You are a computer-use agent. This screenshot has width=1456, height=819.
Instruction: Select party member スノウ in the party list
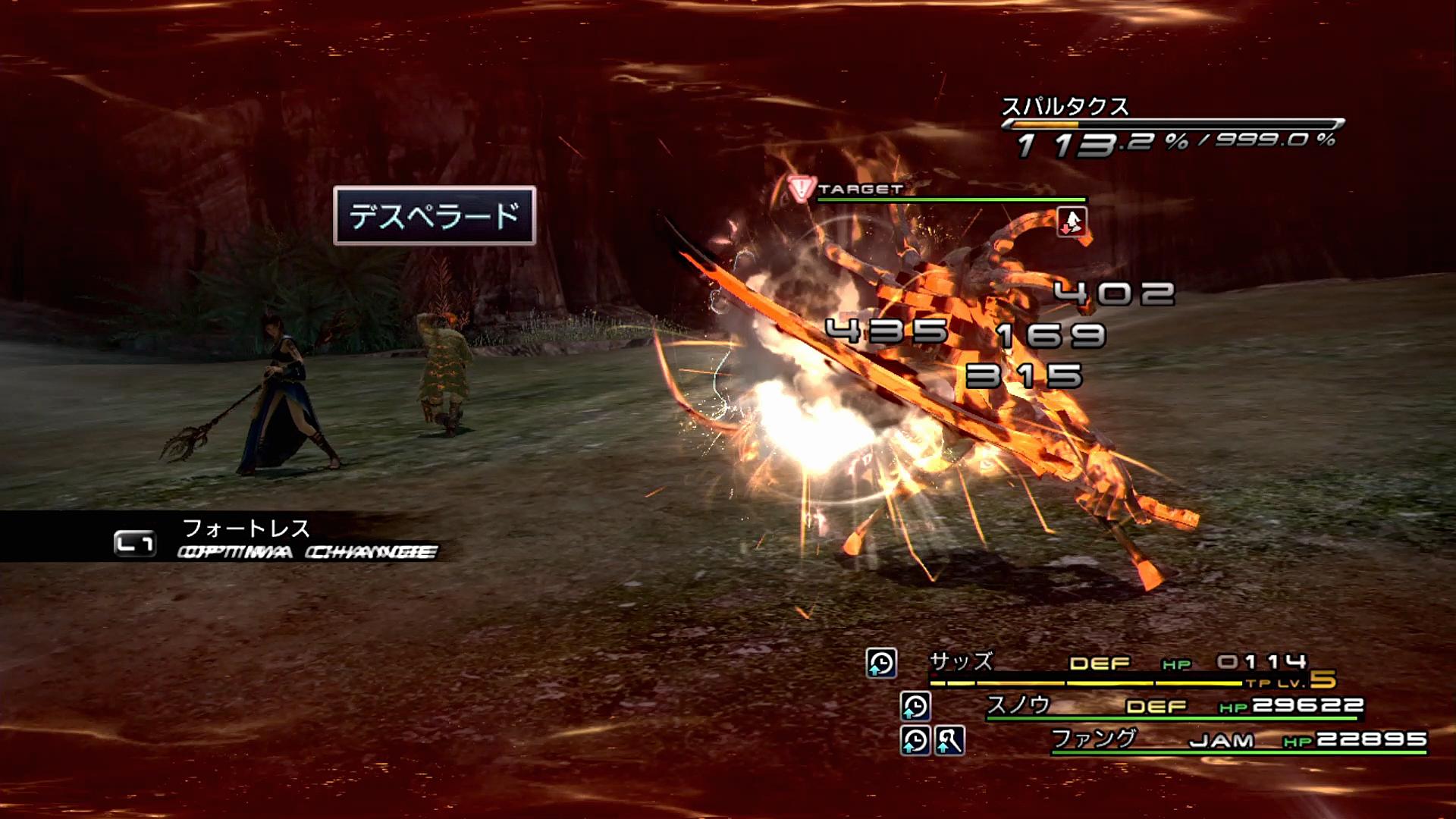pyautogui.click(x=1018, y=705)
